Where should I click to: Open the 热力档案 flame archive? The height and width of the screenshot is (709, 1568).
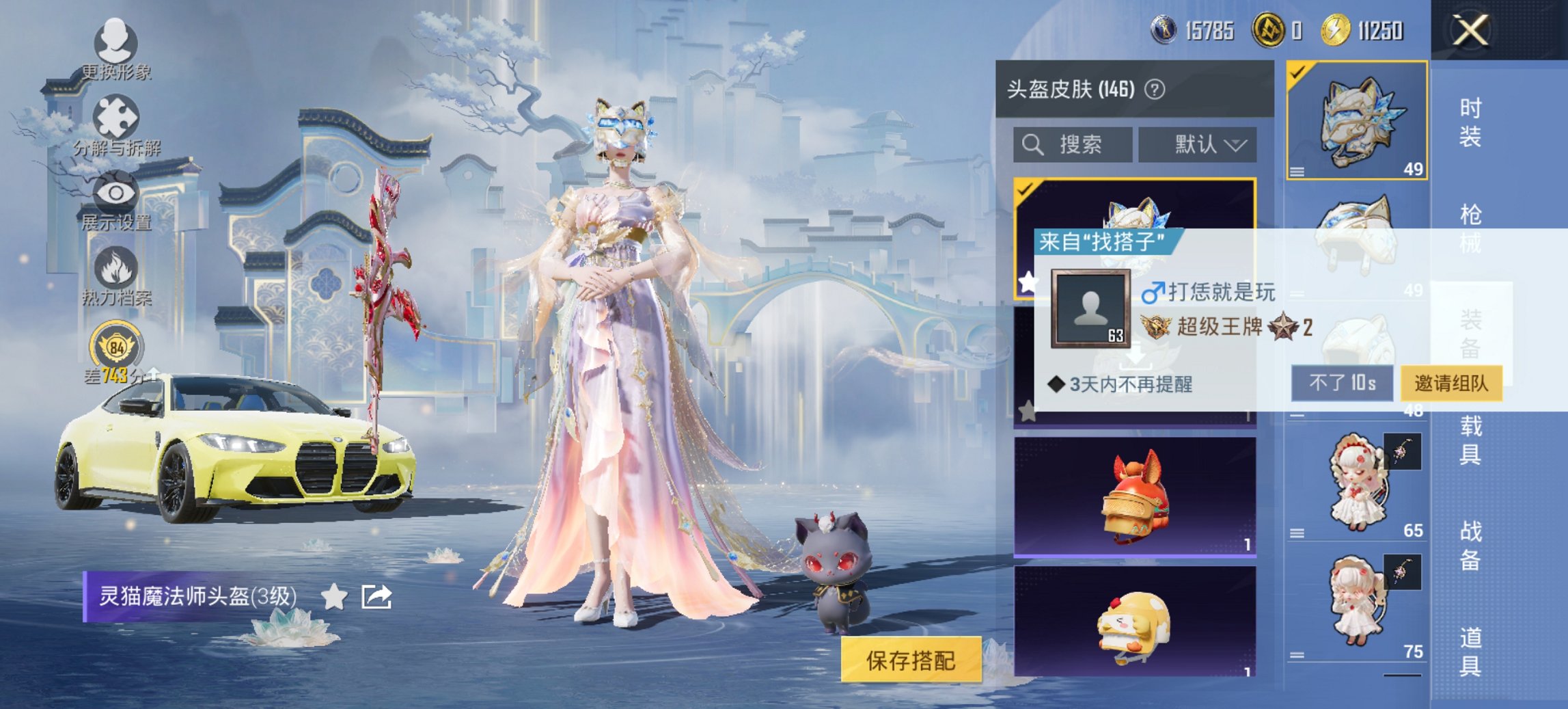coord(116,269)
